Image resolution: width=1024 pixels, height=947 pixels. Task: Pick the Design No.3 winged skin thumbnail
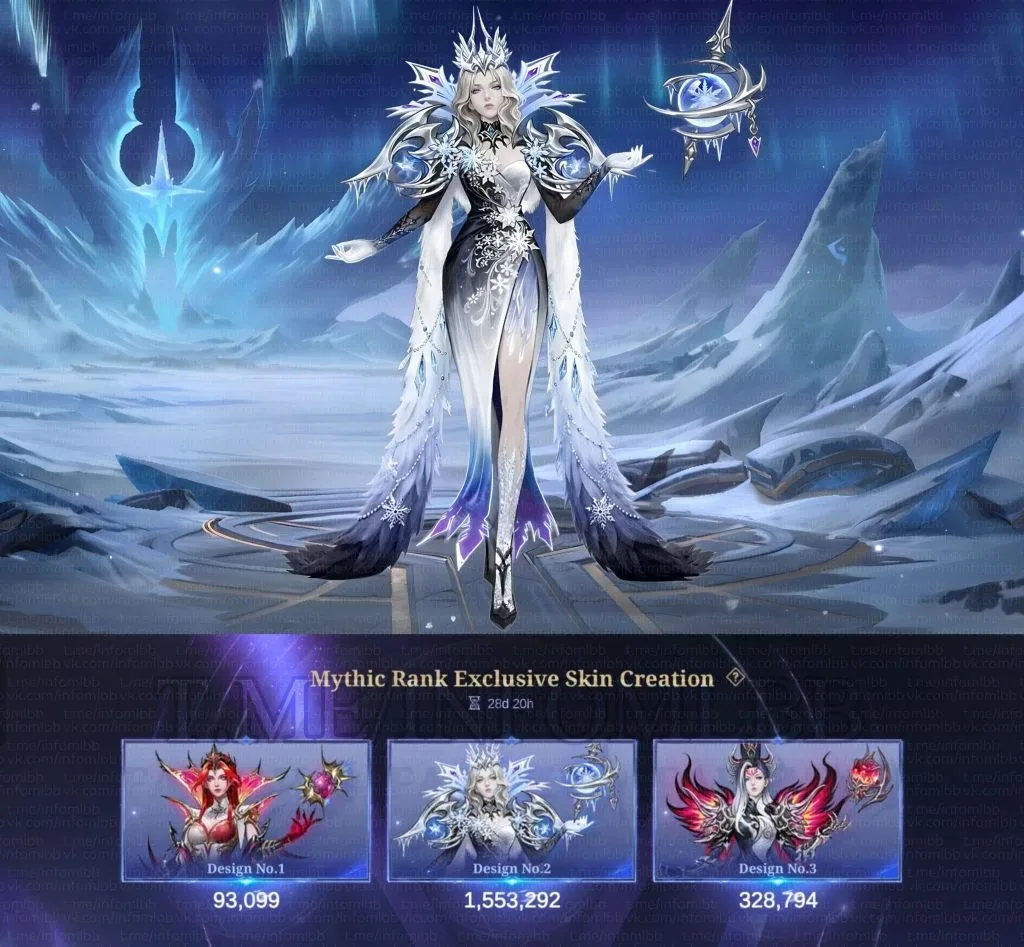[x=777, y=810]
